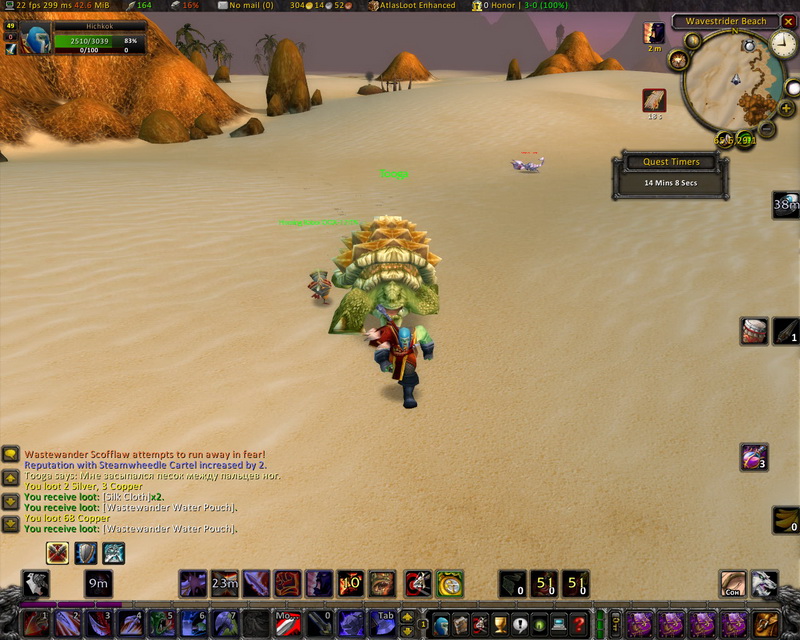Open the red question mark help button
800x640 pixels.
[579, 625]
